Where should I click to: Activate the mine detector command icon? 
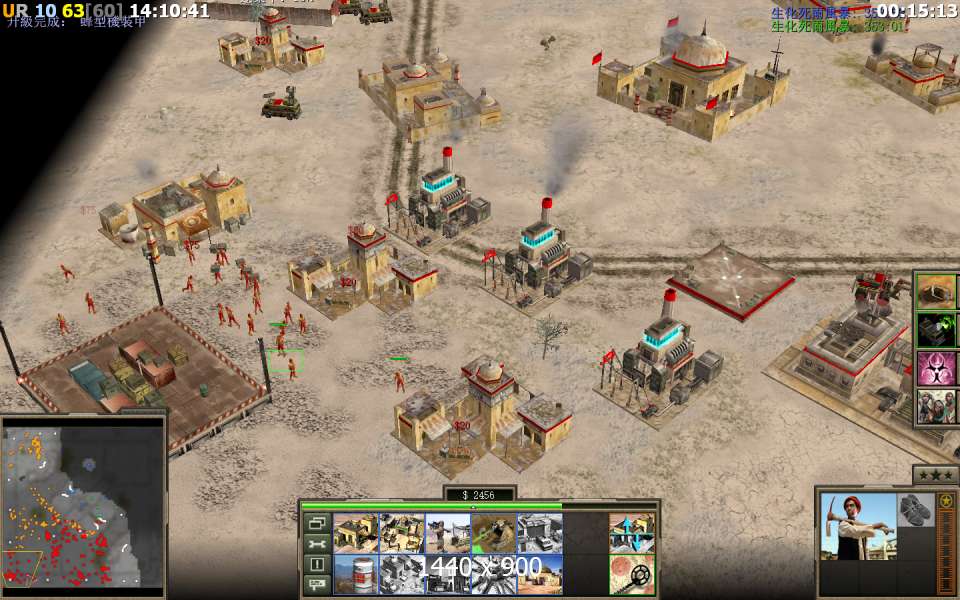click(632, 574)
